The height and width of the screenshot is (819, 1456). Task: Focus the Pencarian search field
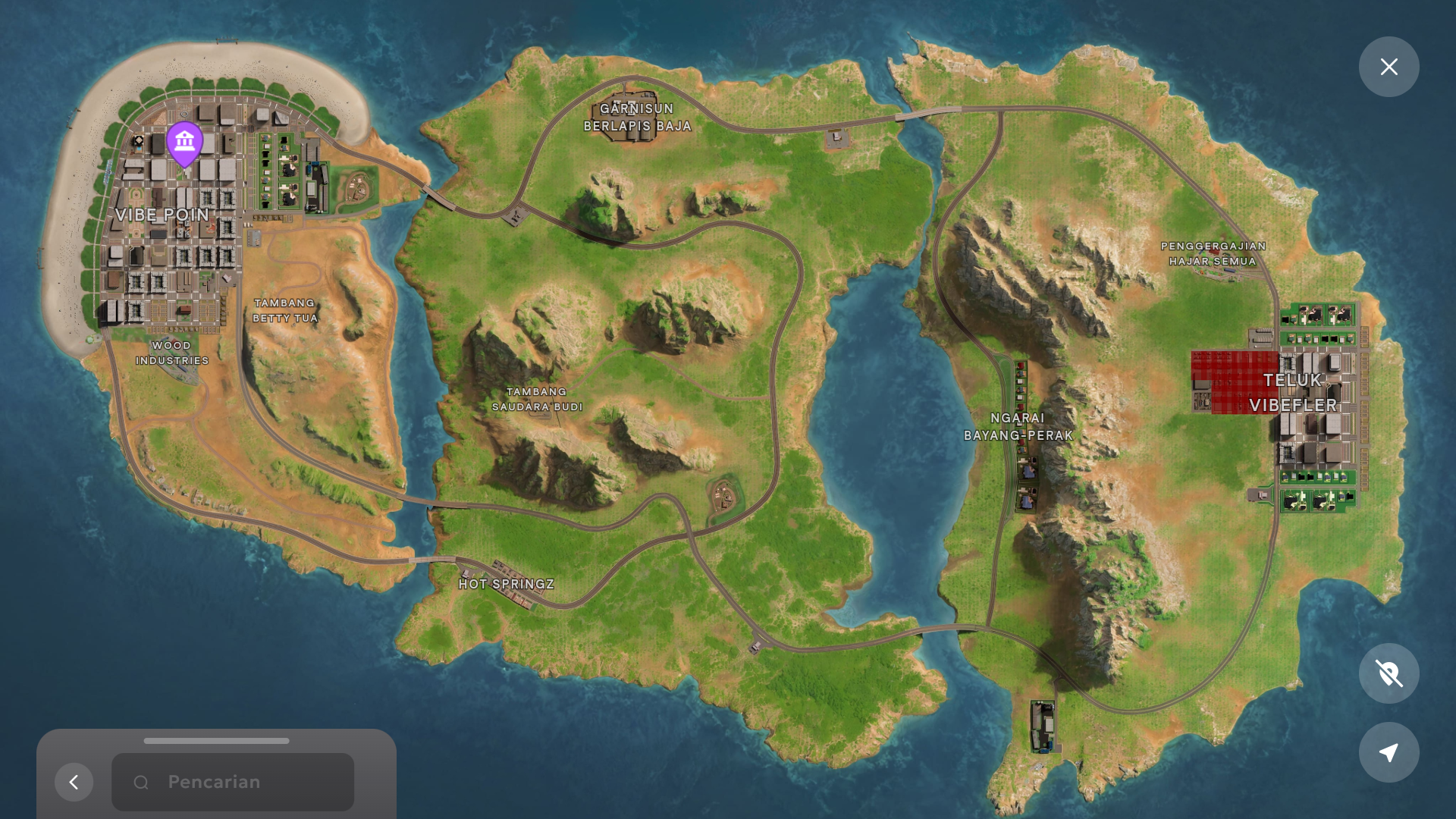coord(233,782)
